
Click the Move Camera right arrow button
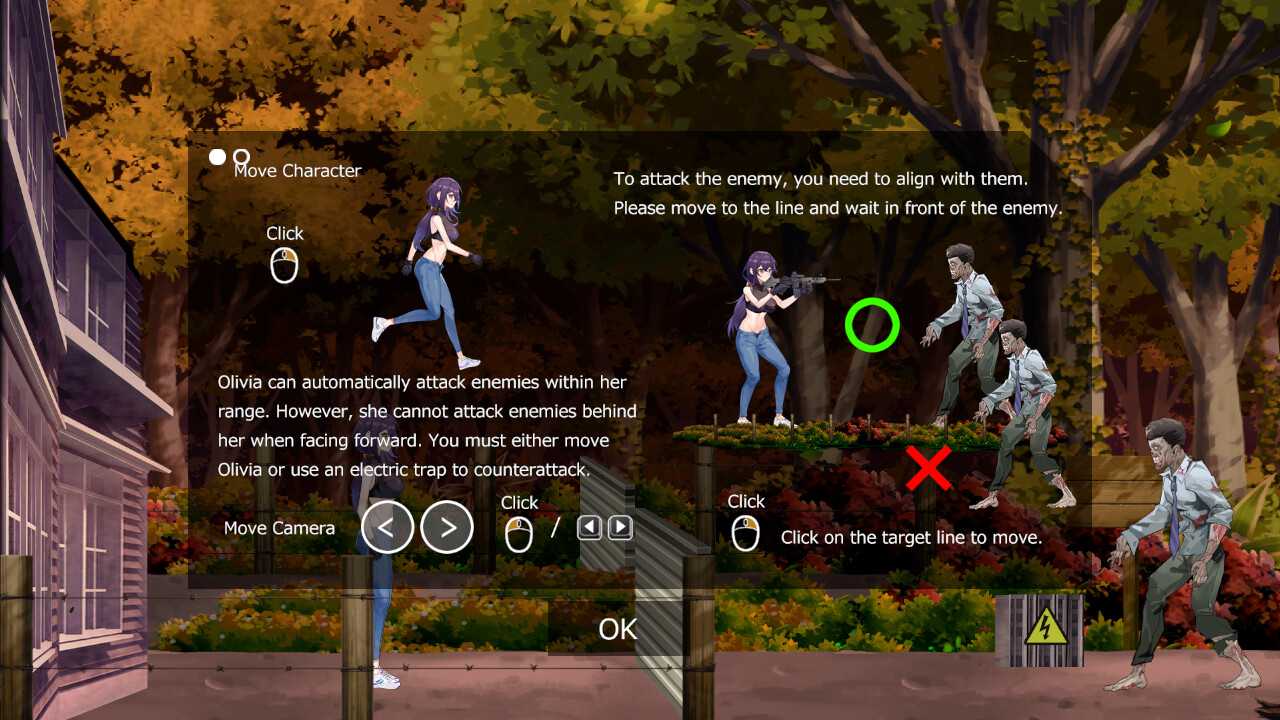point(447,527)
